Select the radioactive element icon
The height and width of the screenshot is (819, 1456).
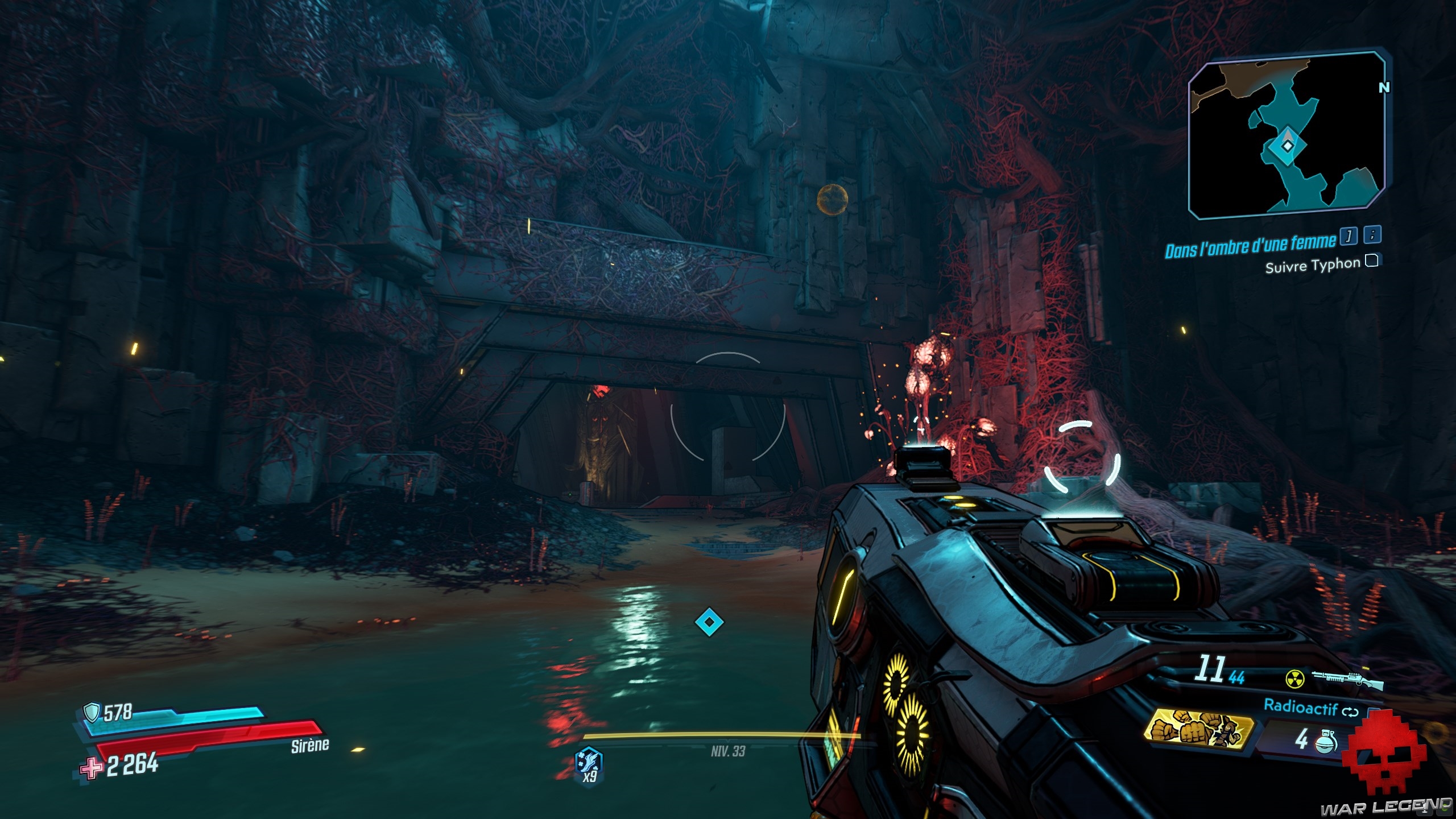(x=1295, y=678)
